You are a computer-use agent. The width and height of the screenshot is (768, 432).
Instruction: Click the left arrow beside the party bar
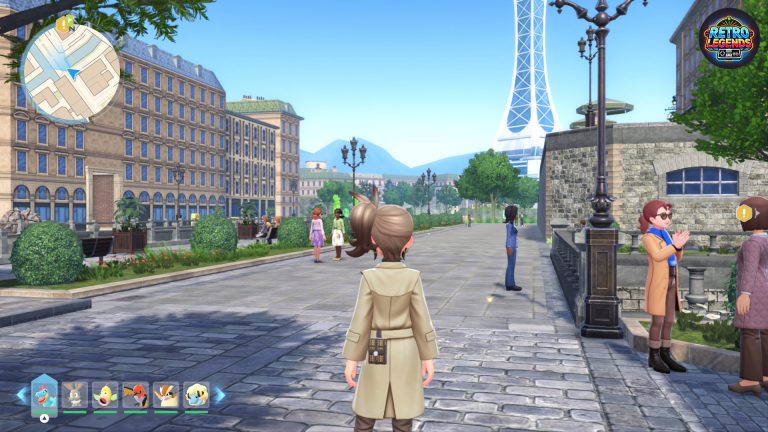pos(21,395)
